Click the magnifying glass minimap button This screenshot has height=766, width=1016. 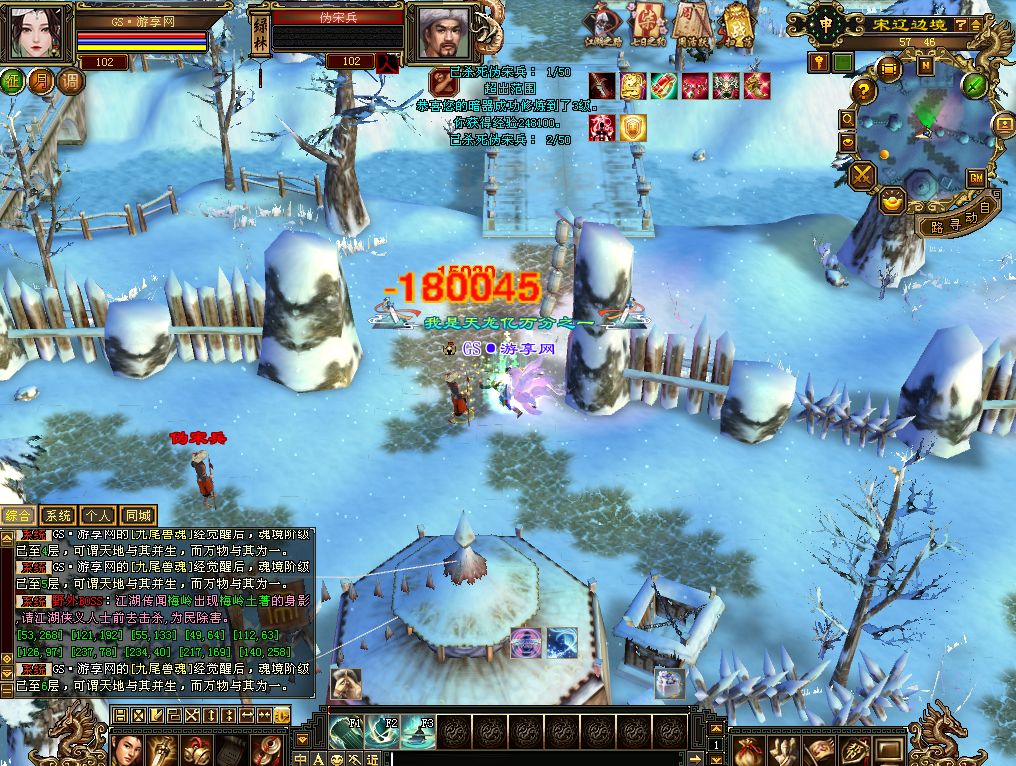848,118
